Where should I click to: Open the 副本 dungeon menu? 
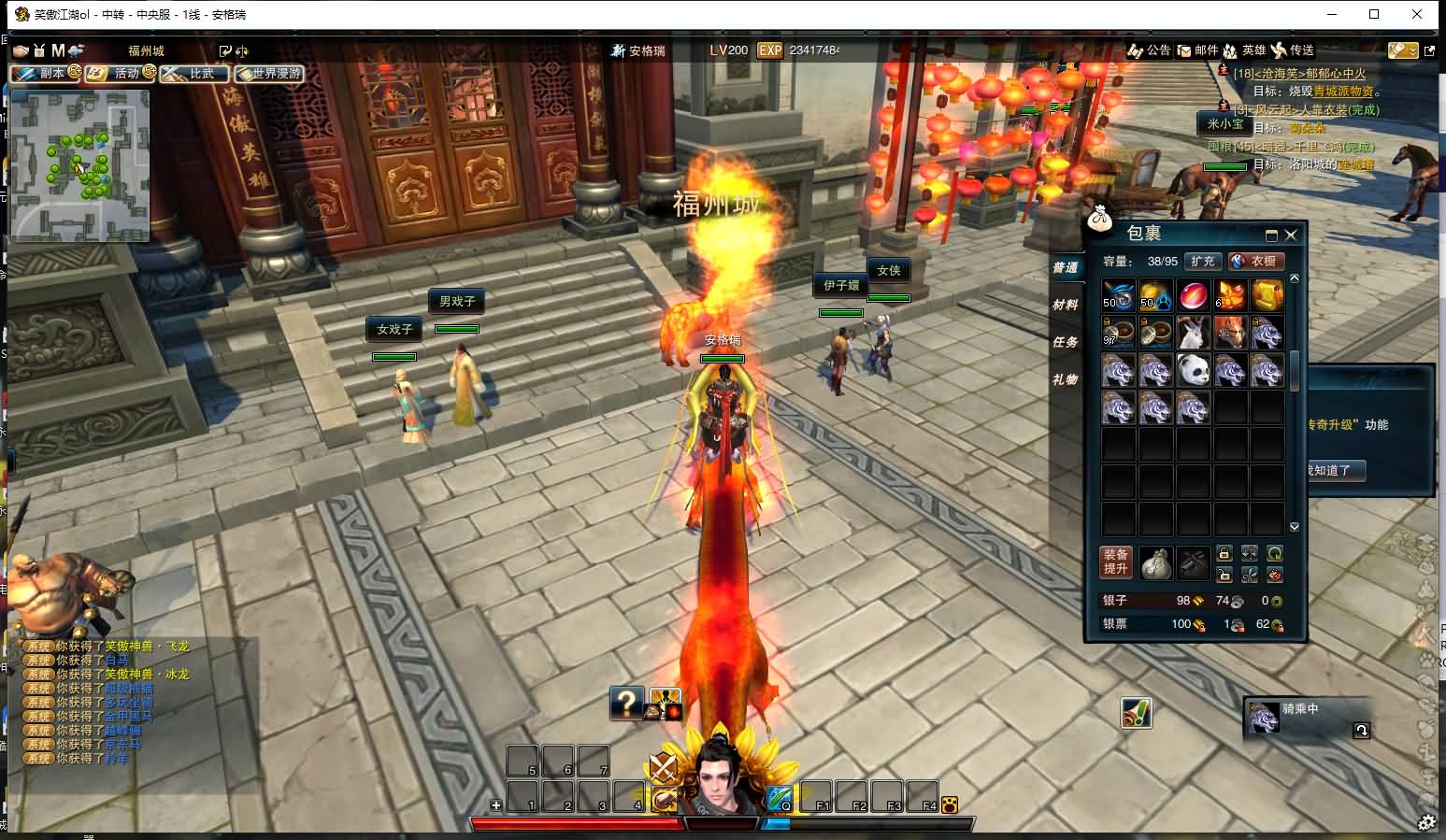pos(44,73)
